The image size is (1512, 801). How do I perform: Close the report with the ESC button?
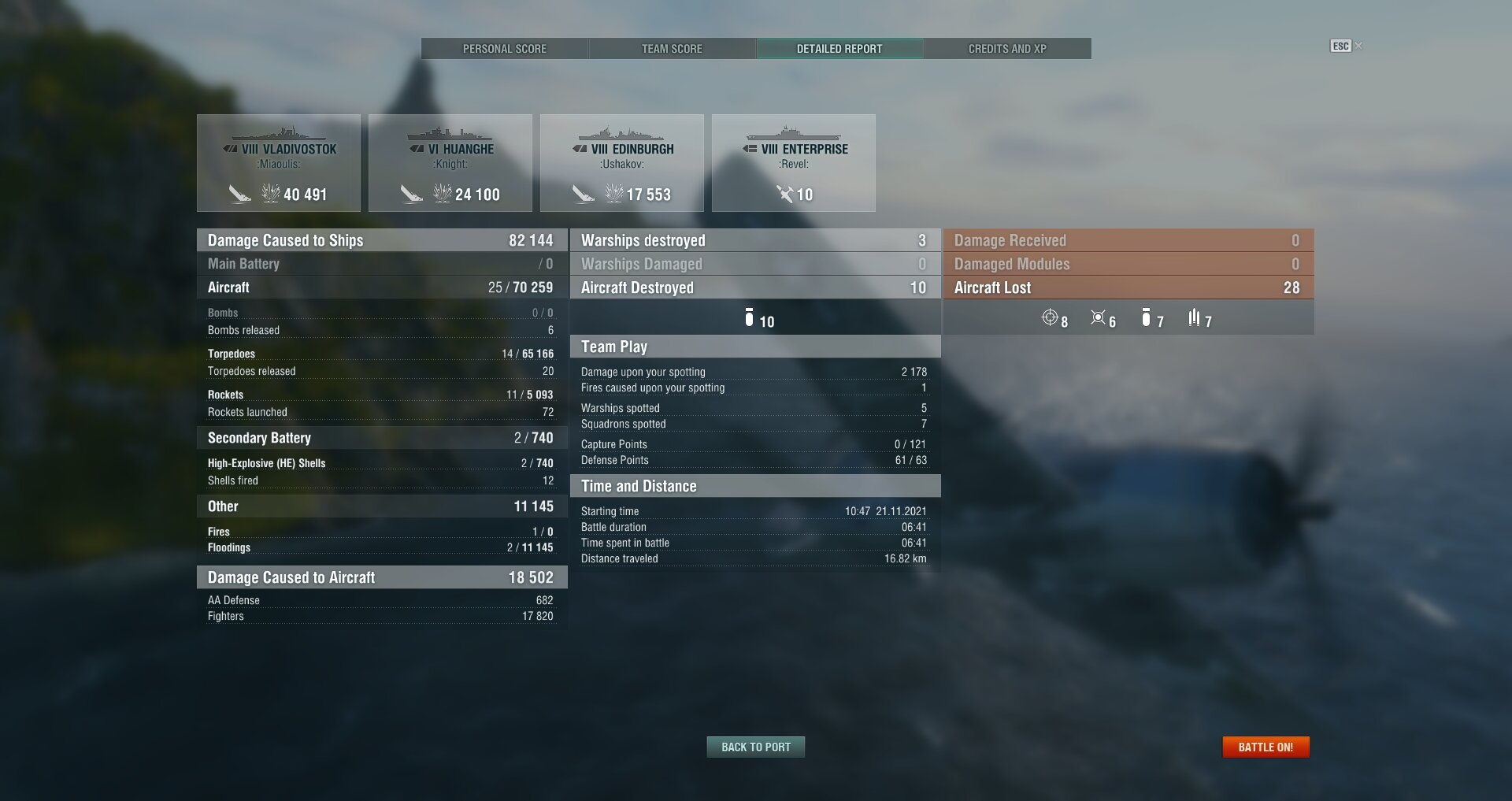[x=1341, y=46]
